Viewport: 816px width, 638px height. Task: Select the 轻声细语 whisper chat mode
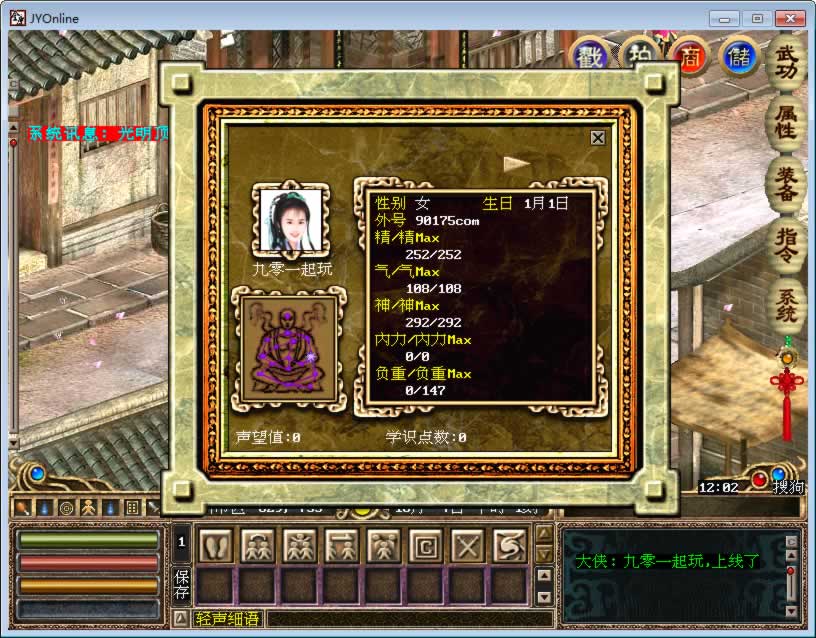coord(227,619)
